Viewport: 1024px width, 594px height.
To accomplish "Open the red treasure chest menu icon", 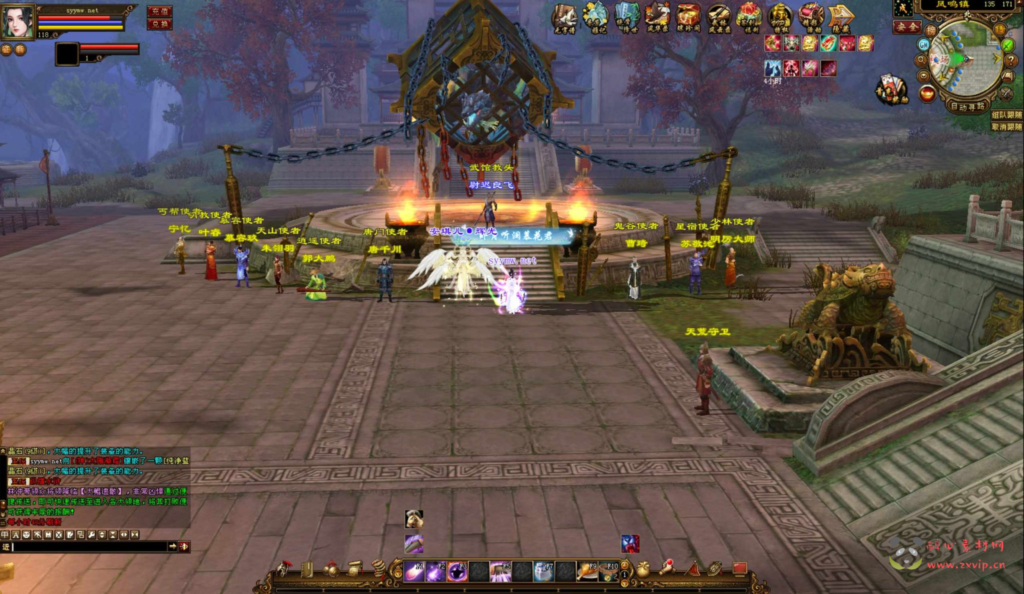I will 688,15.
